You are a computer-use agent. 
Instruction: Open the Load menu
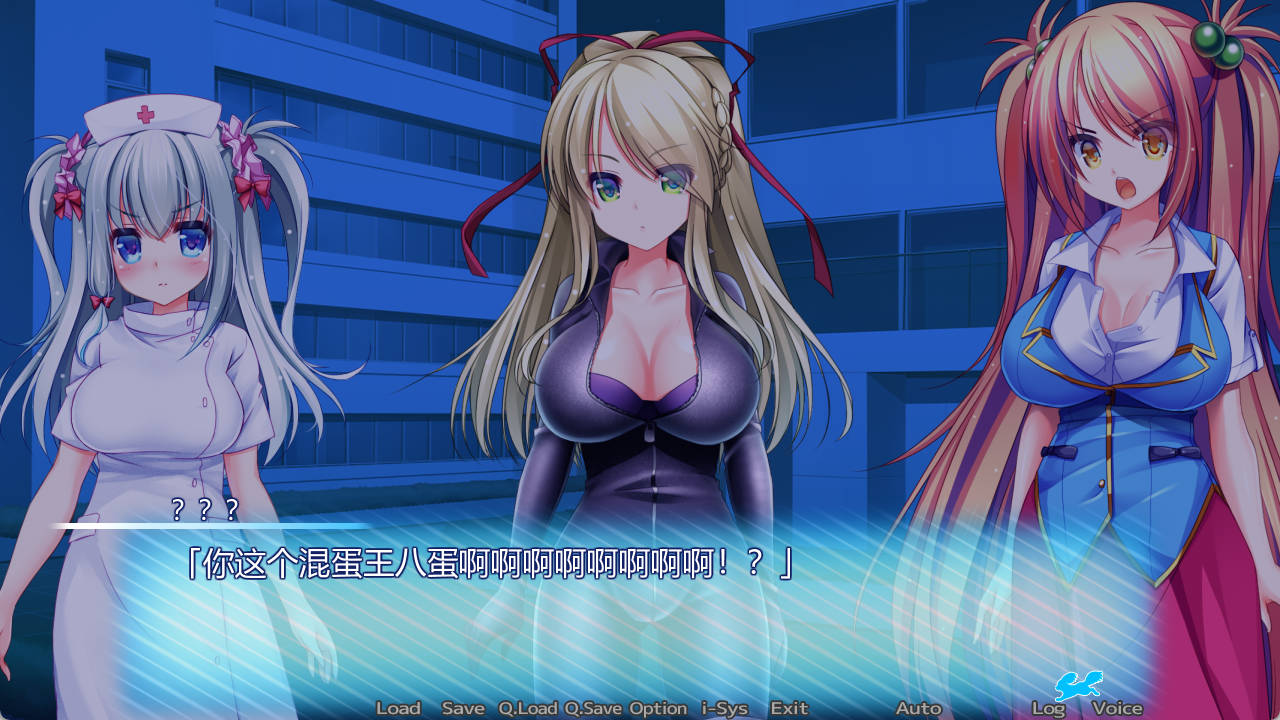[x=398, y=708]
